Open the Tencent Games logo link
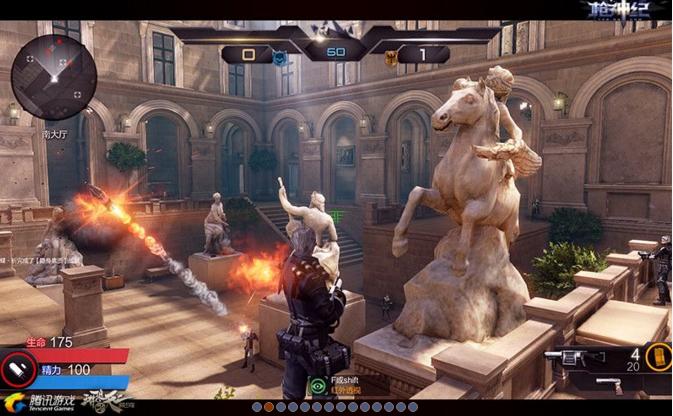 pos(42,402)
